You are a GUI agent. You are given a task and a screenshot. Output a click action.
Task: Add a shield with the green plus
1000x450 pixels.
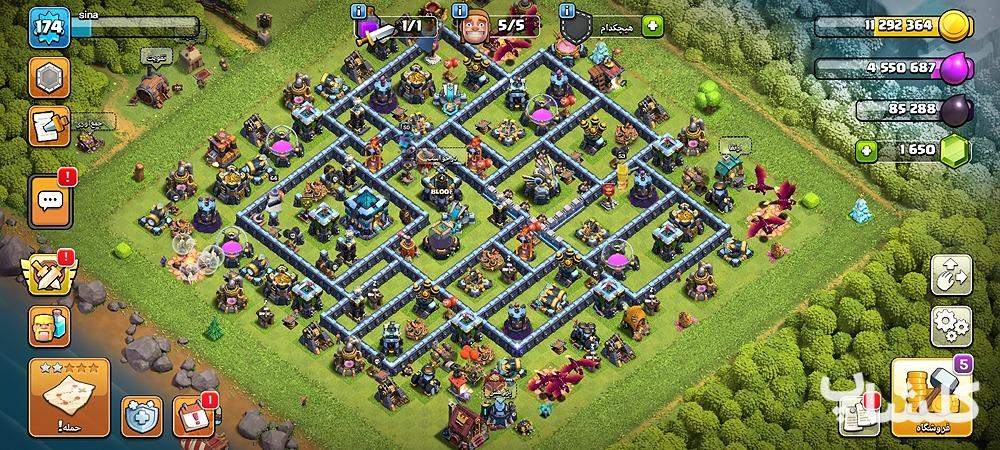click(x=653, y=25)
